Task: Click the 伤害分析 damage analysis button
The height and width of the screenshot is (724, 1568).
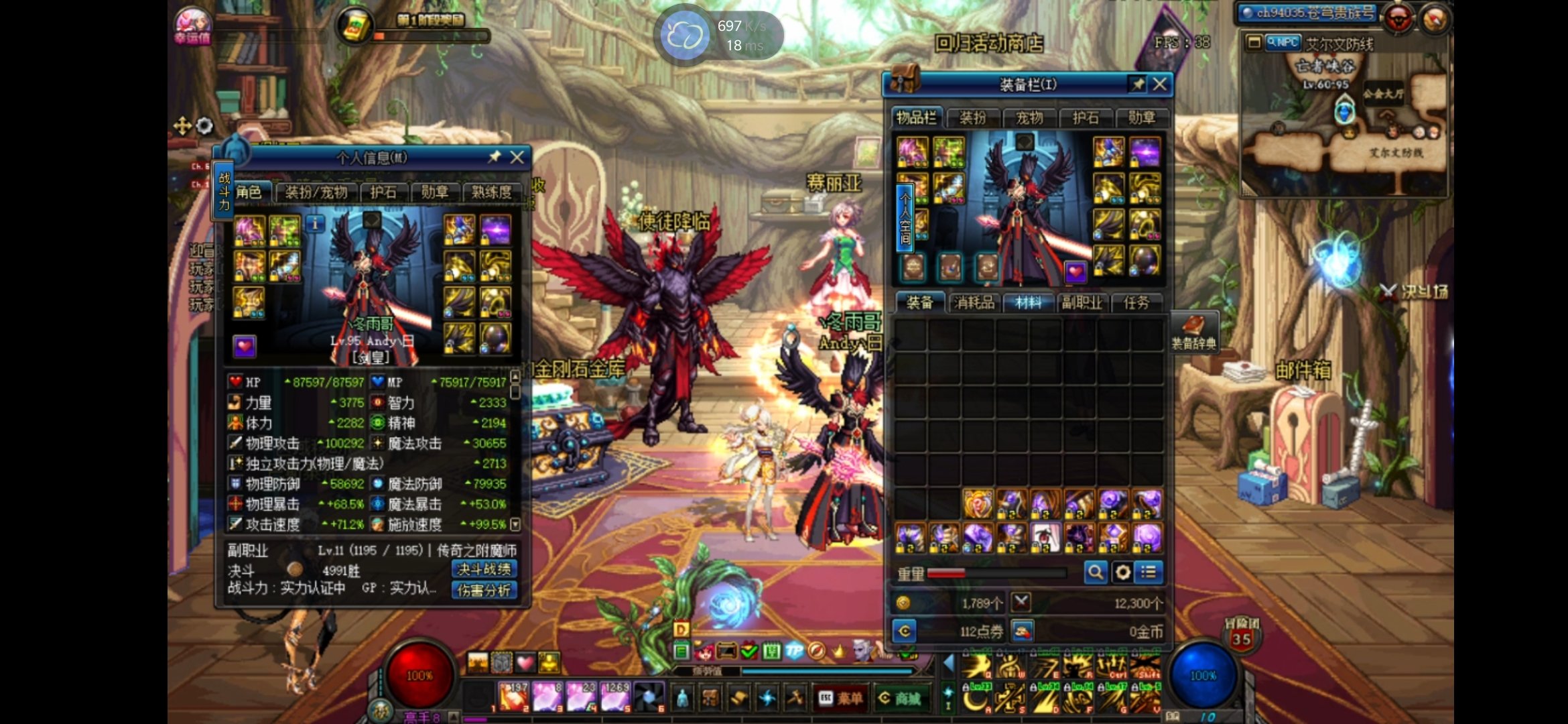Action: point(484,590)
